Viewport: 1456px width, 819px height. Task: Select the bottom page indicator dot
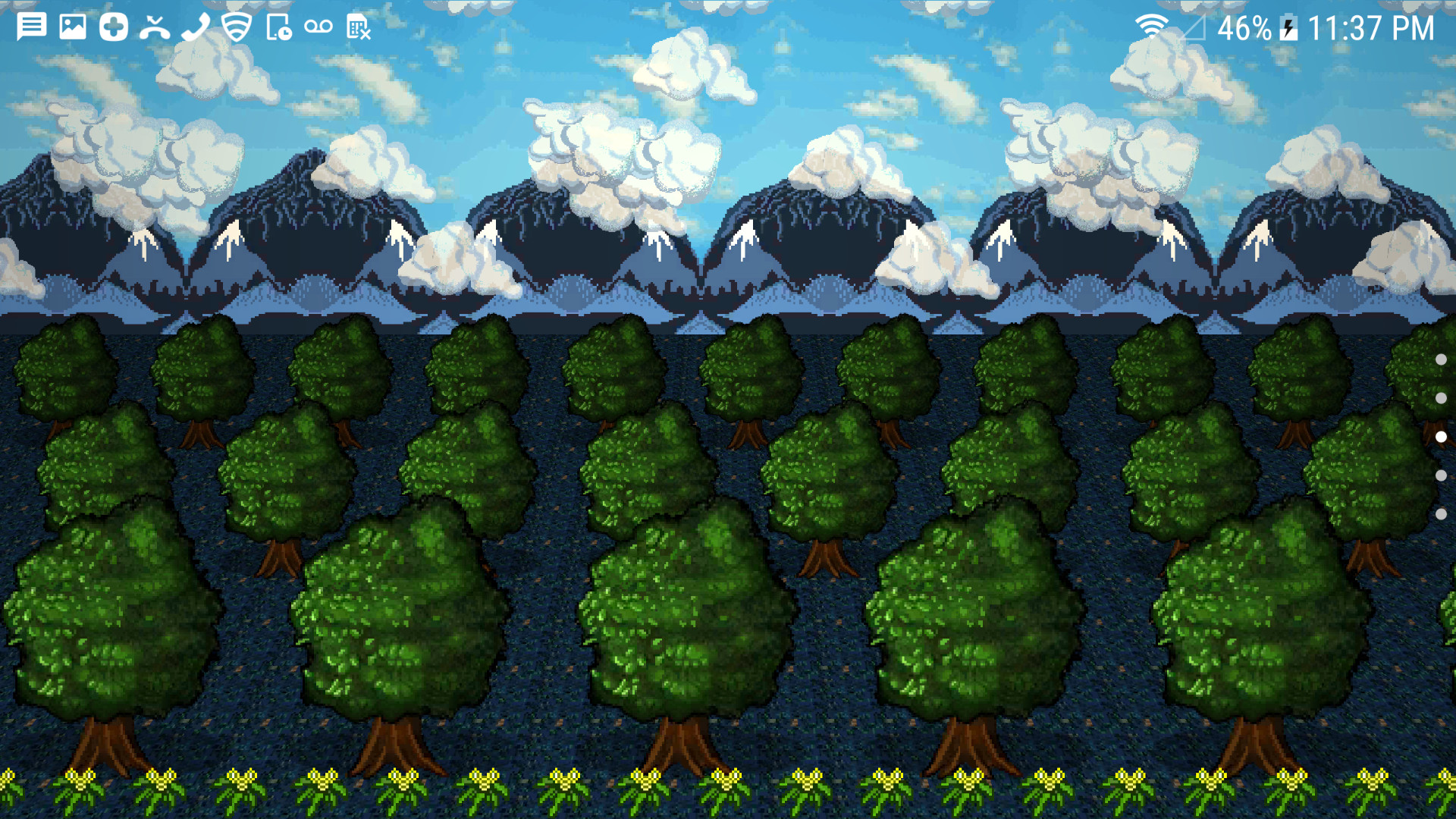[x=1442, y=513]
